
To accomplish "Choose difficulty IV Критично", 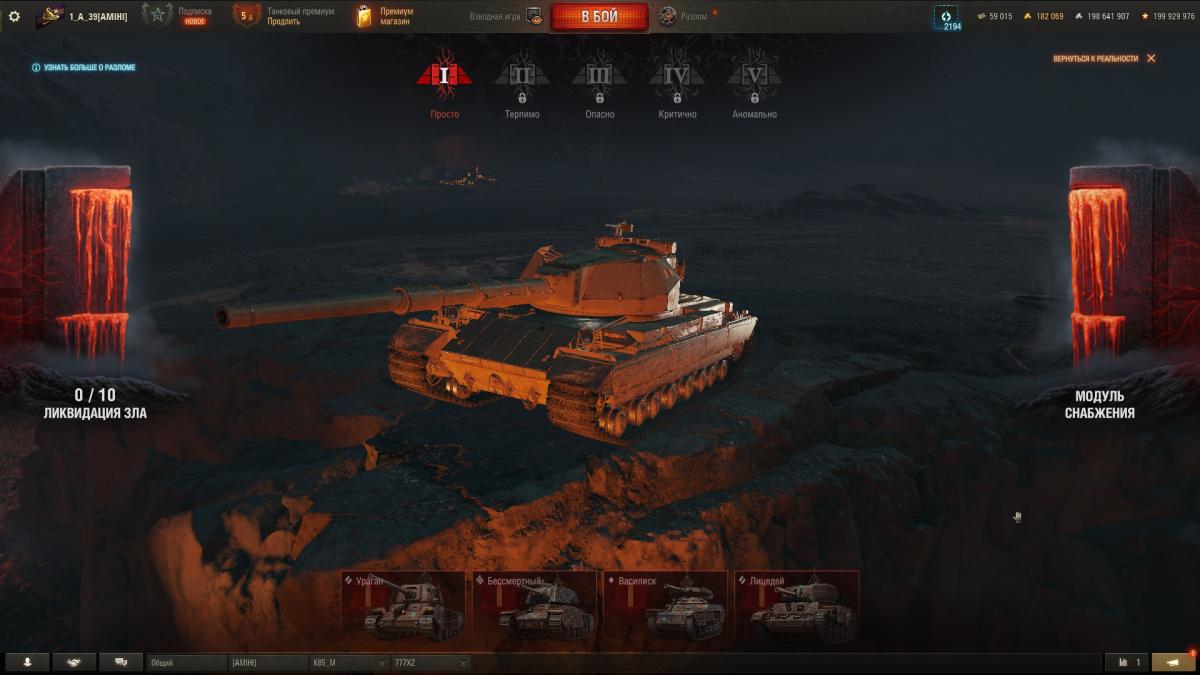I will [x=677, y=84].
